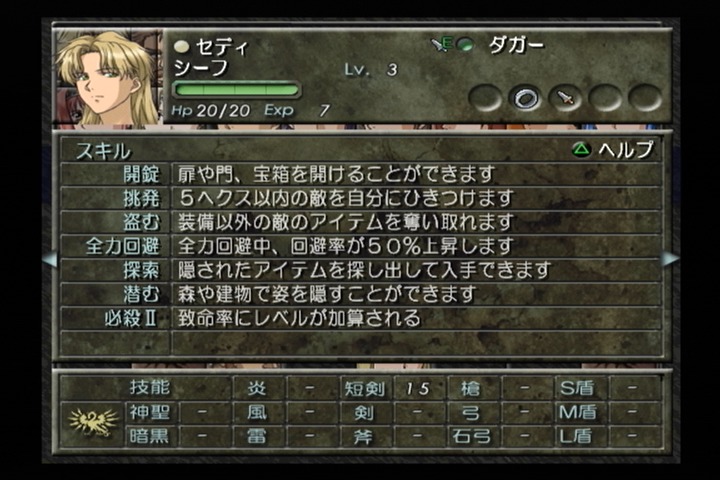Screen dimensions: 720x480
Task: Choose the 盗む (steal) skill row
Action: pos(360,222)
